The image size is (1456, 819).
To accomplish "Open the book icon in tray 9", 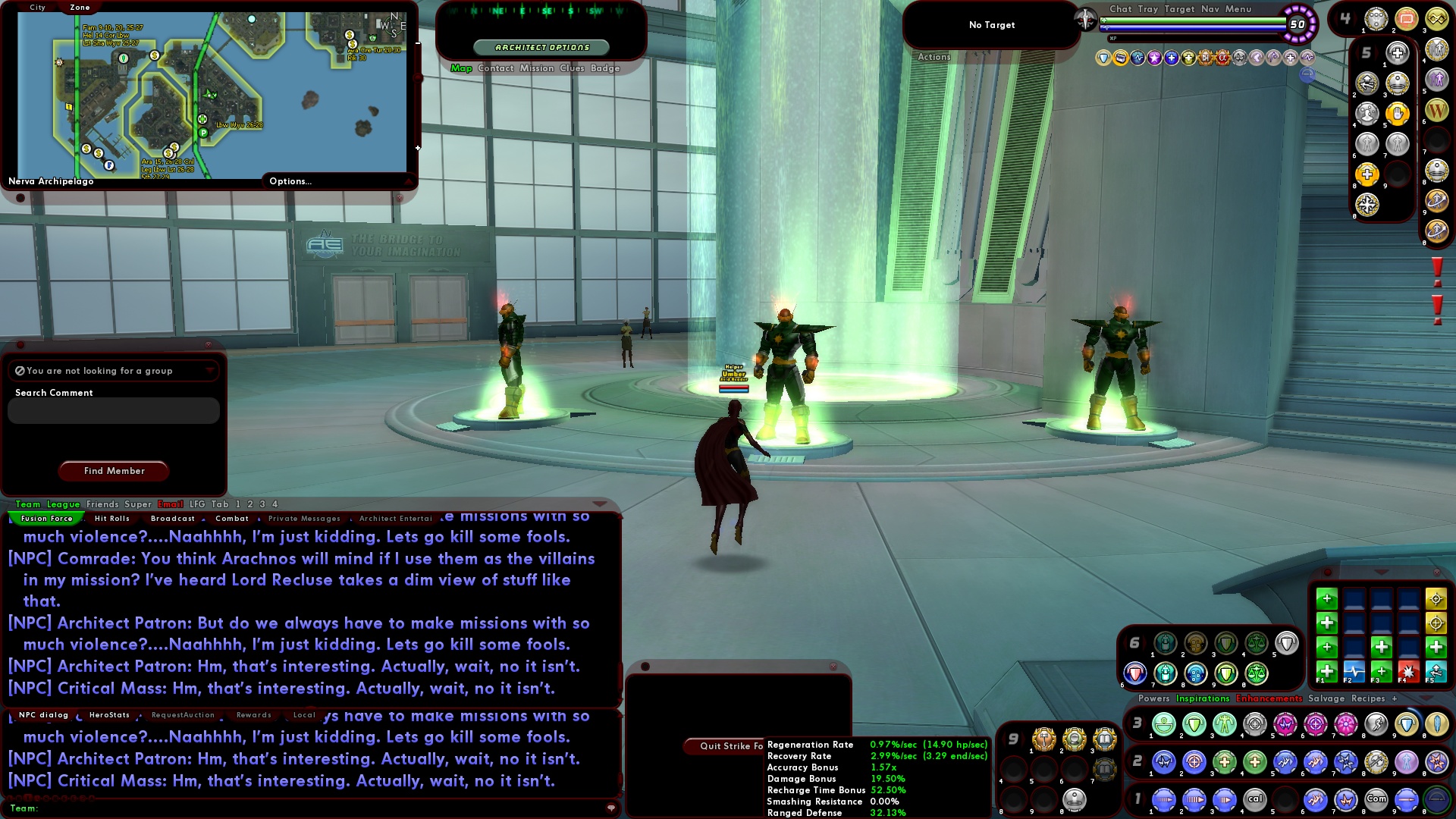I will pyautogui.click(x=1104, y=740).
